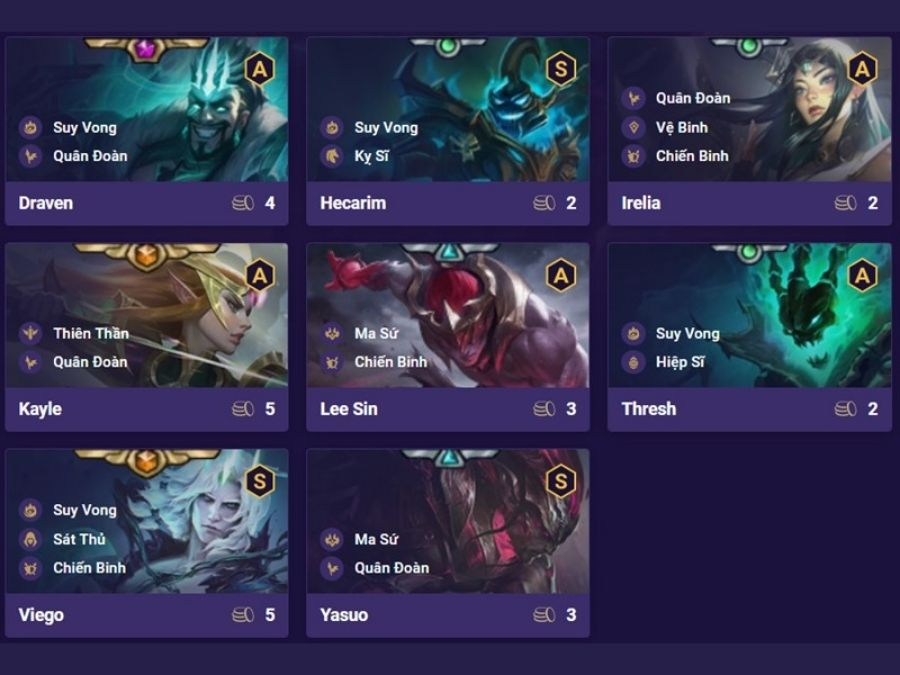Open the Yasuo champion card
Image resolution: width=900 pixels, height=675 pixels.
tap(447, 542)
